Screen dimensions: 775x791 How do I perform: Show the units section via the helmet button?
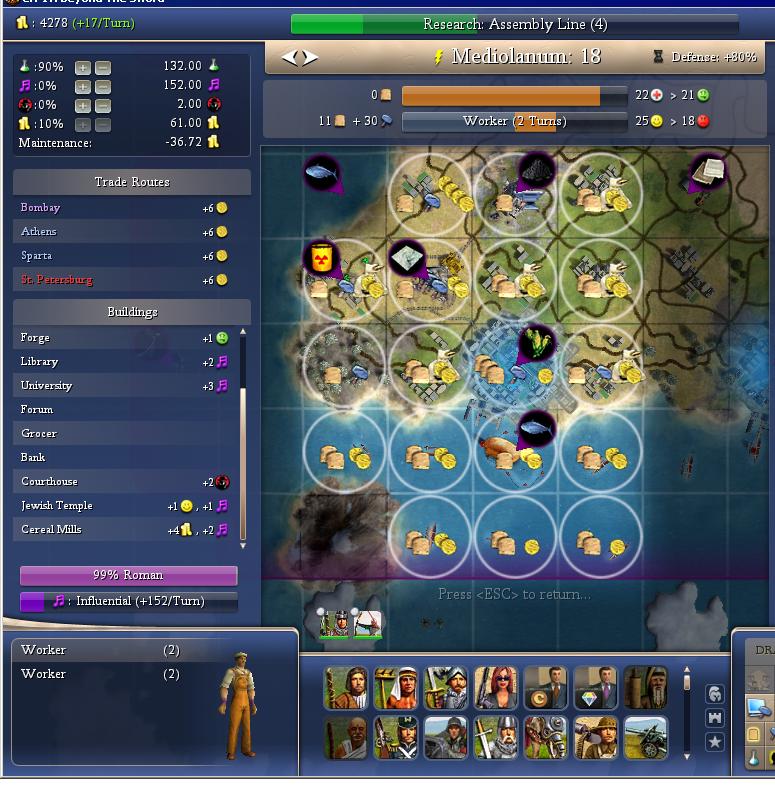[714, 693]
